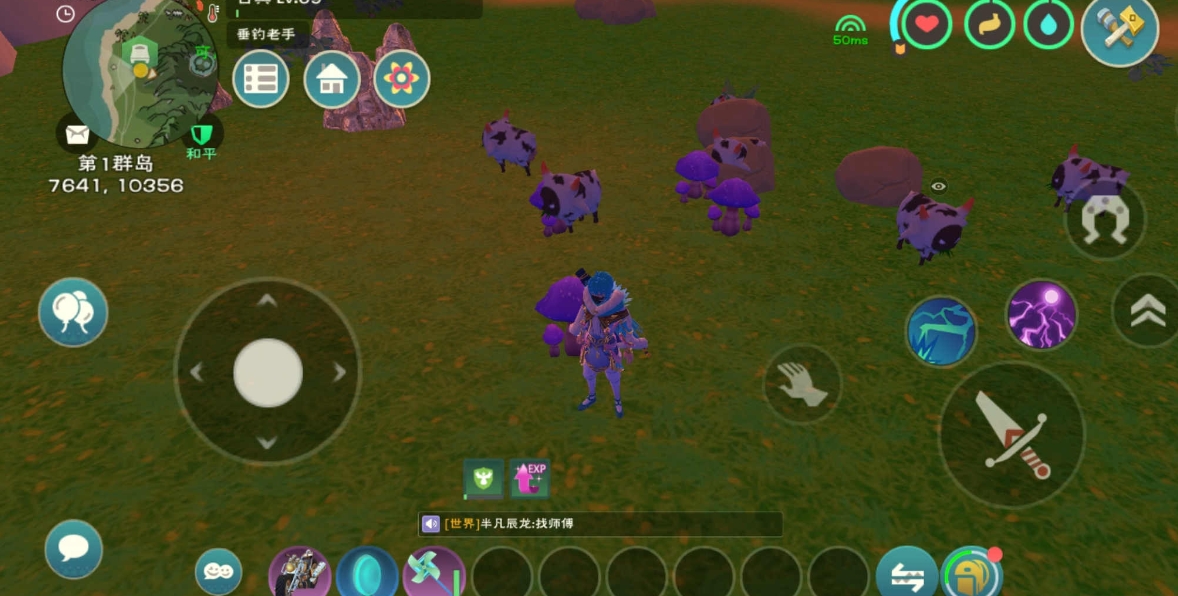Open the emoji faces button
This screenshot has width=1178, height=596.
coord(218,571)
